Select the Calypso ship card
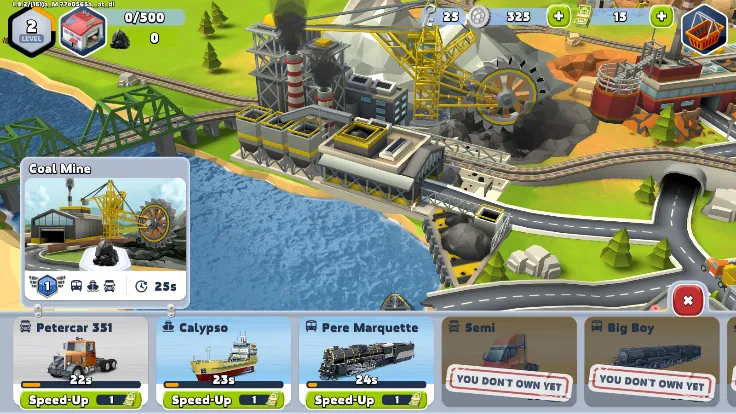 tap(223, 353)
